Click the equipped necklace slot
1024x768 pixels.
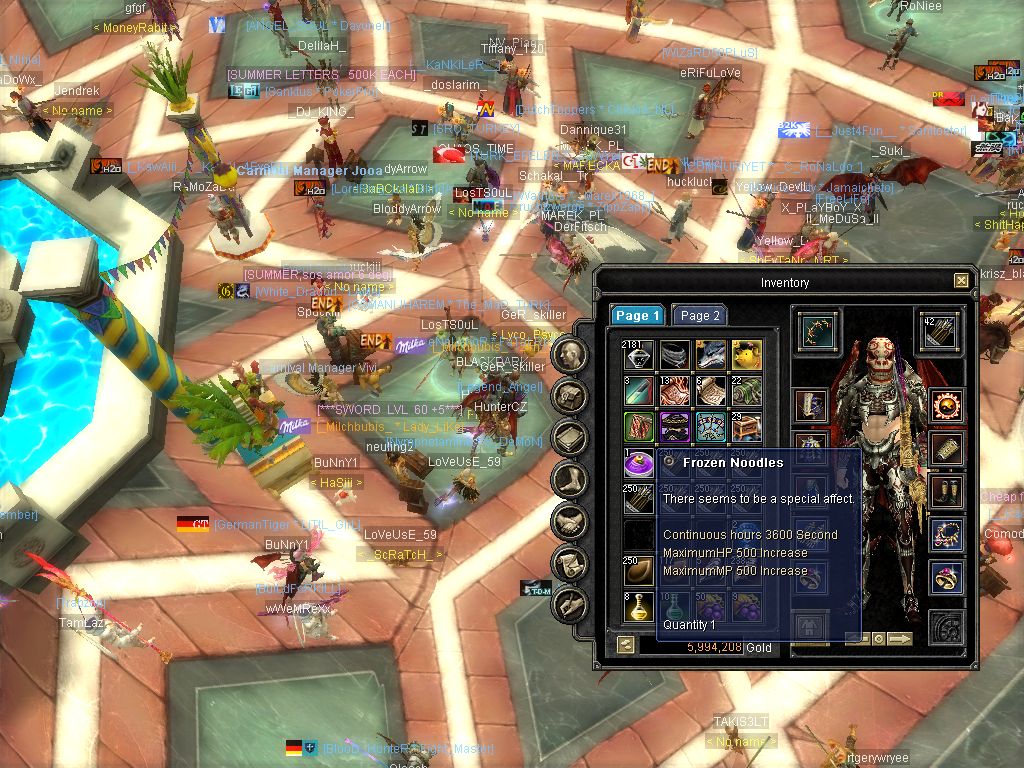[x=947, y=534]
